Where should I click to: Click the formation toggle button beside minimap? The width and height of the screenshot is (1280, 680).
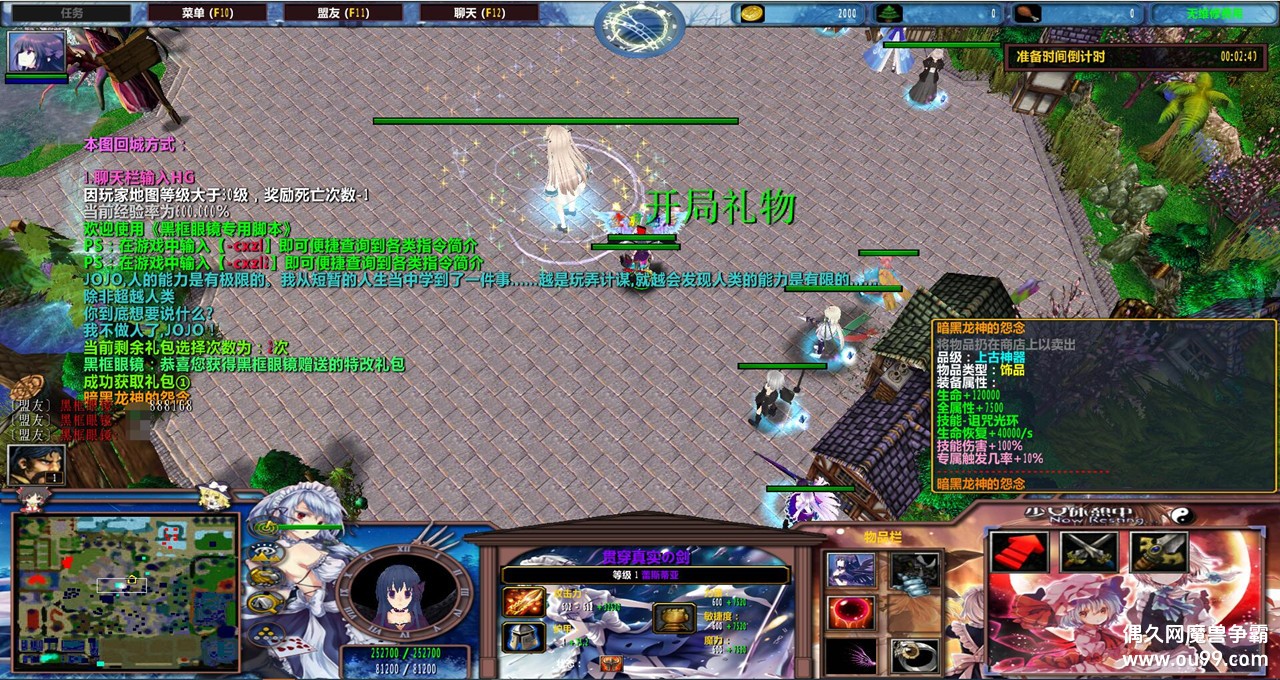tap(265, 630)
